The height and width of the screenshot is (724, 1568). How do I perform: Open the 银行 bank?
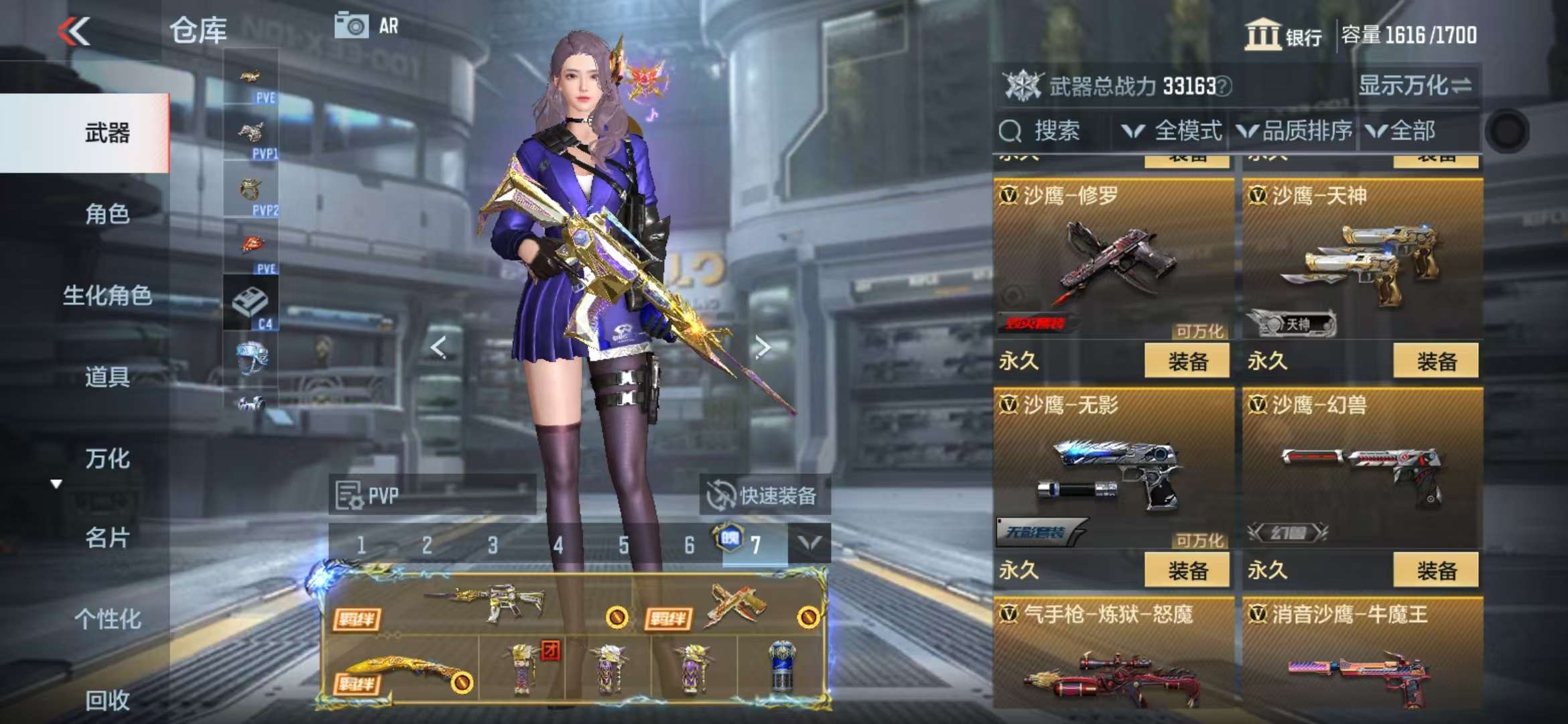pos(1283,35)
